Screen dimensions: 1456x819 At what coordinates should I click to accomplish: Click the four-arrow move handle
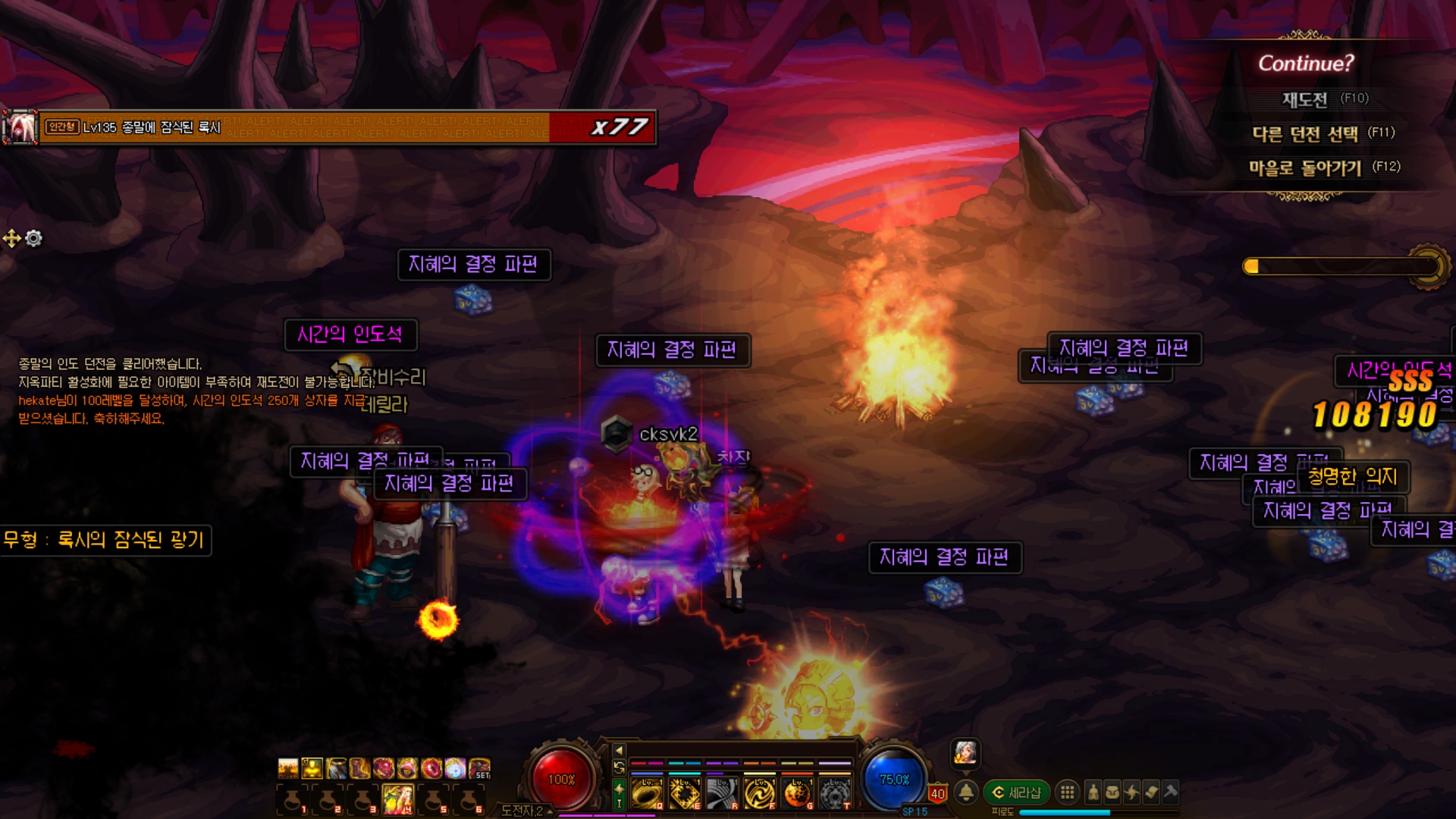pyautogui.click(x=12, y=239)
